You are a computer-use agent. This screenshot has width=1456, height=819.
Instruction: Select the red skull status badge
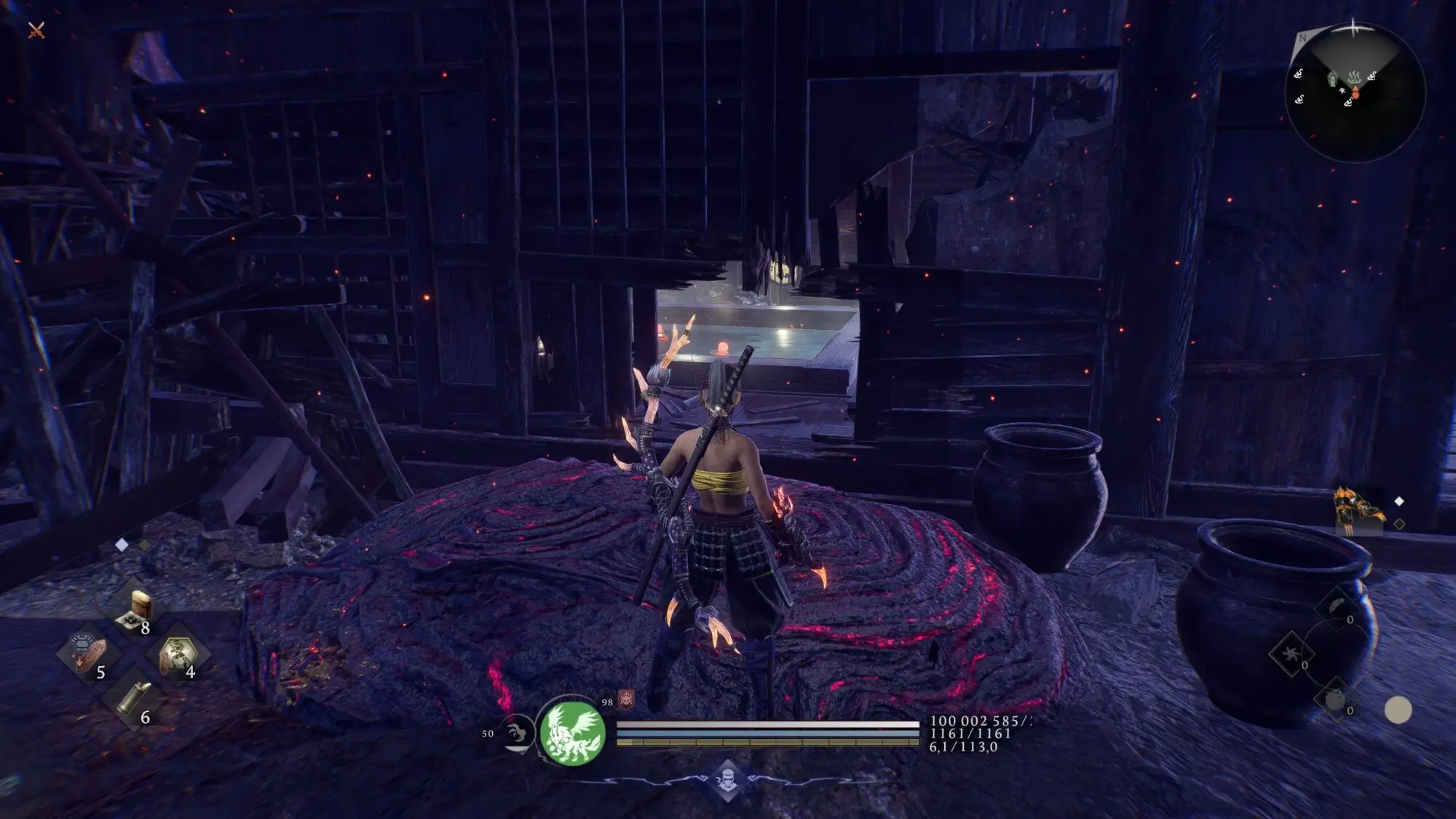point(626,700)
